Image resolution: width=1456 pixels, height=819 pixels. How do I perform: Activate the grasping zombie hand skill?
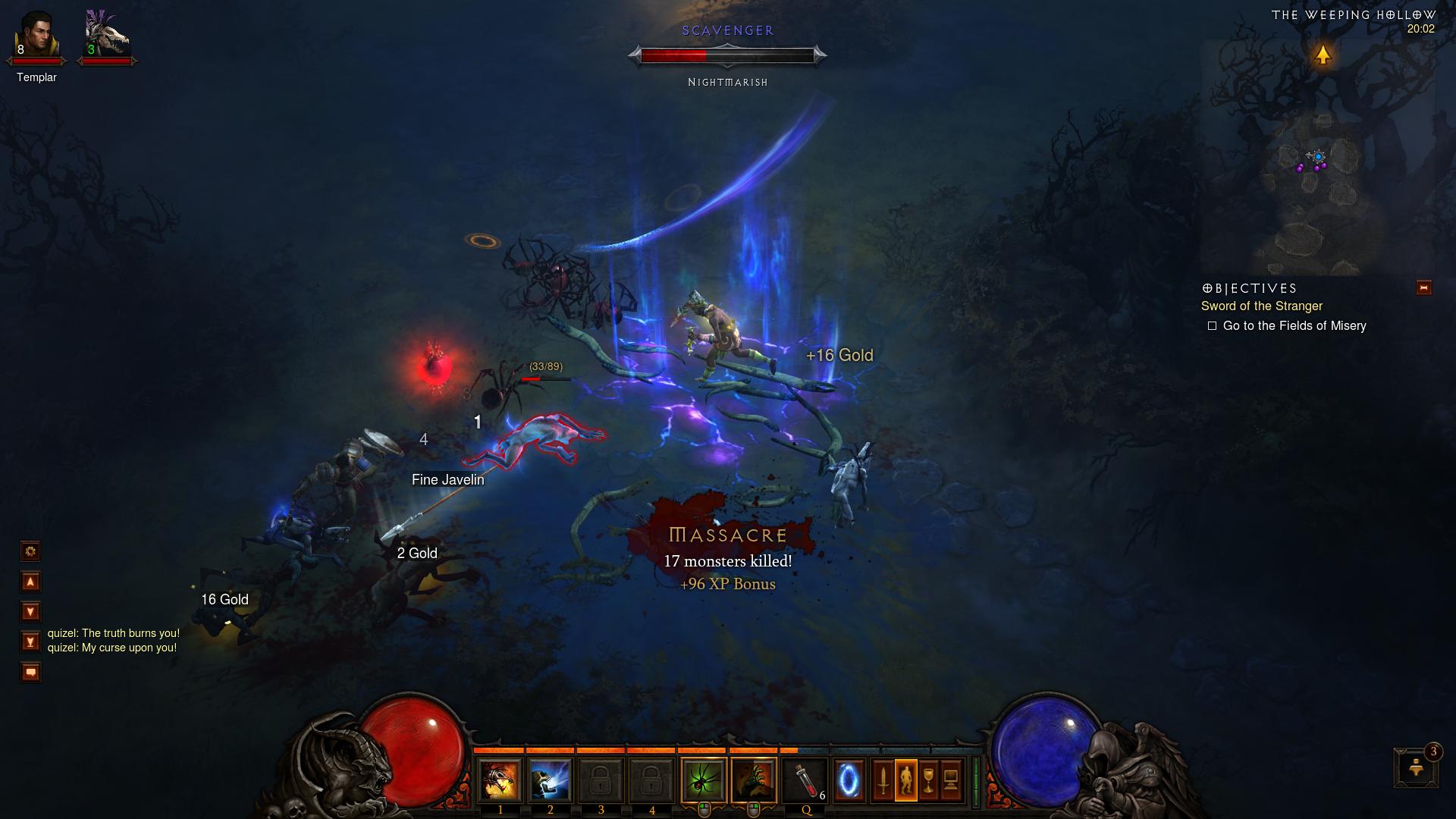coord(754,780)
